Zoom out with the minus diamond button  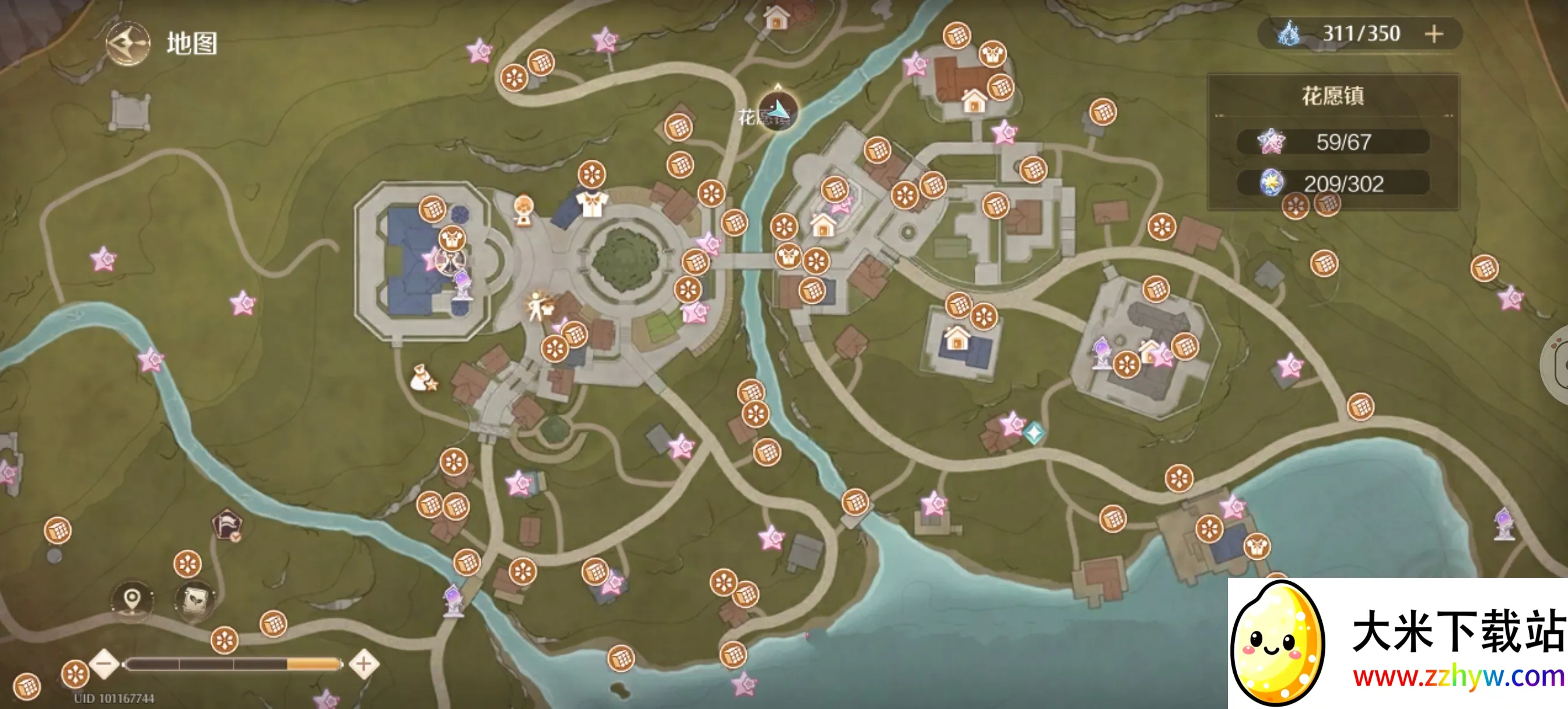click(x=104, y=664)
